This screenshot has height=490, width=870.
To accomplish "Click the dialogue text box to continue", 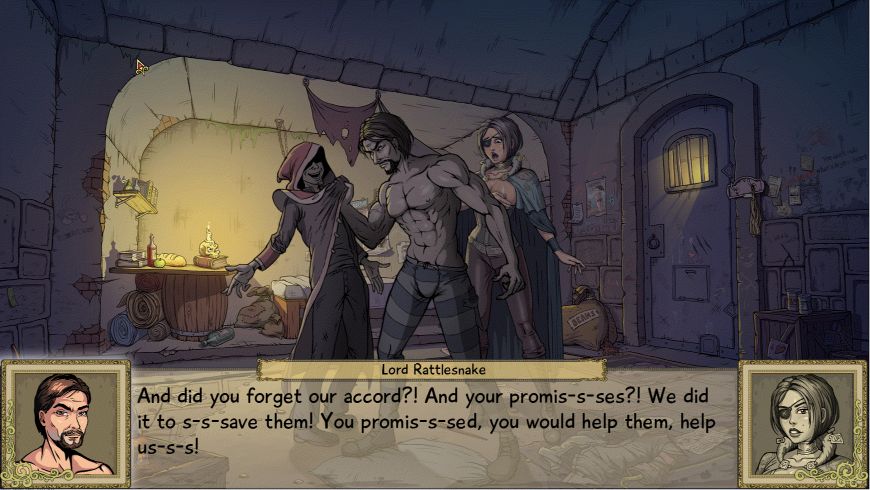I will pos(434,421).
